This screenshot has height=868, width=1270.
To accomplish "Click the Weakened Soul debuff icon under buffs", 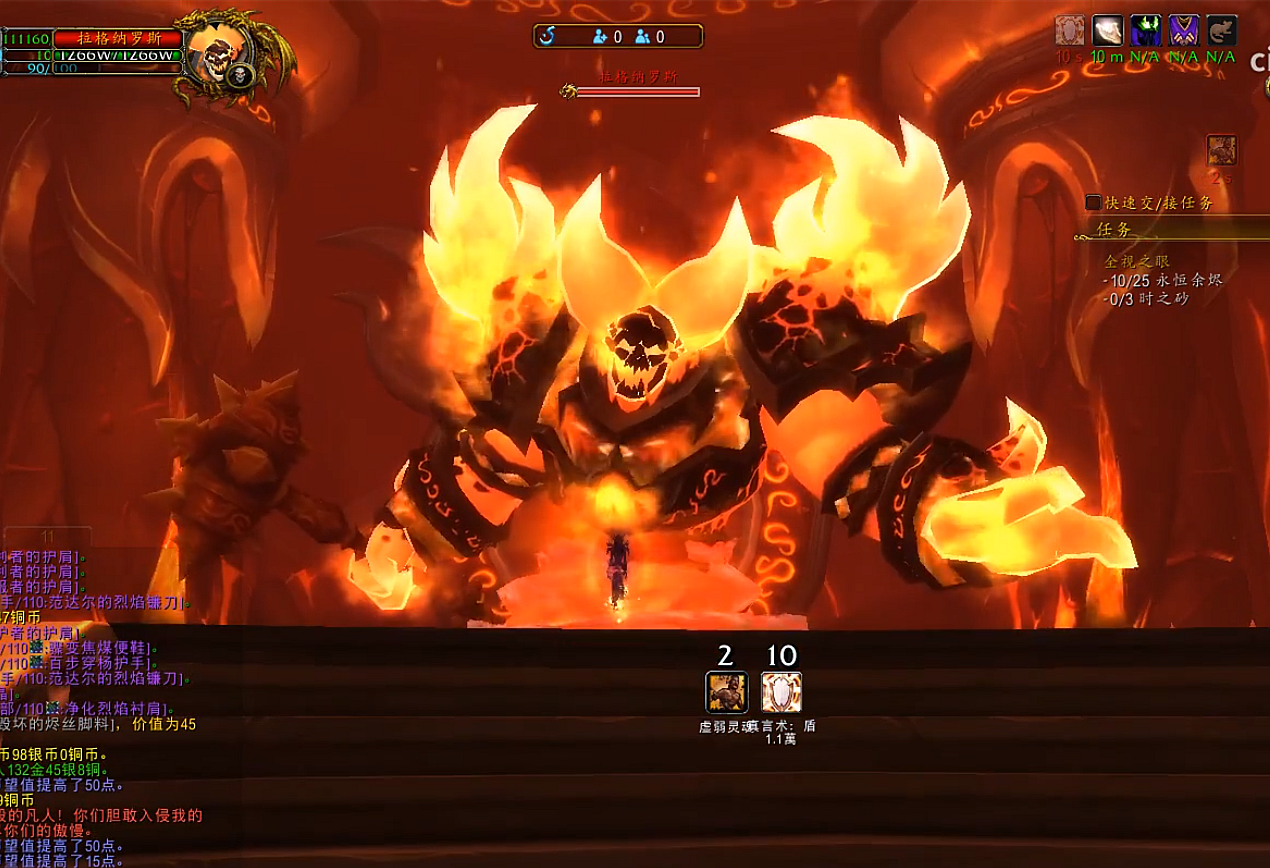I will pos(1221,150).
